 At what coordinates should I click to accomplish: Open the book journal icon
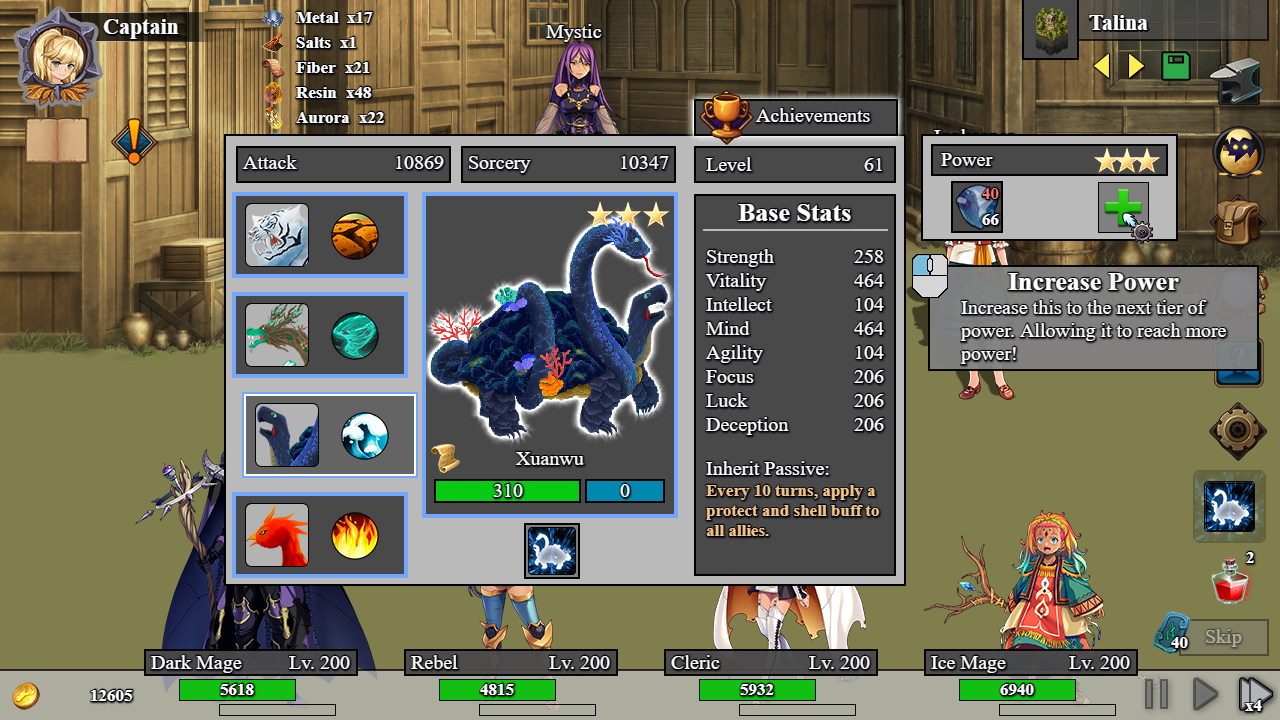pyautogui.click(x=57, y=140)
